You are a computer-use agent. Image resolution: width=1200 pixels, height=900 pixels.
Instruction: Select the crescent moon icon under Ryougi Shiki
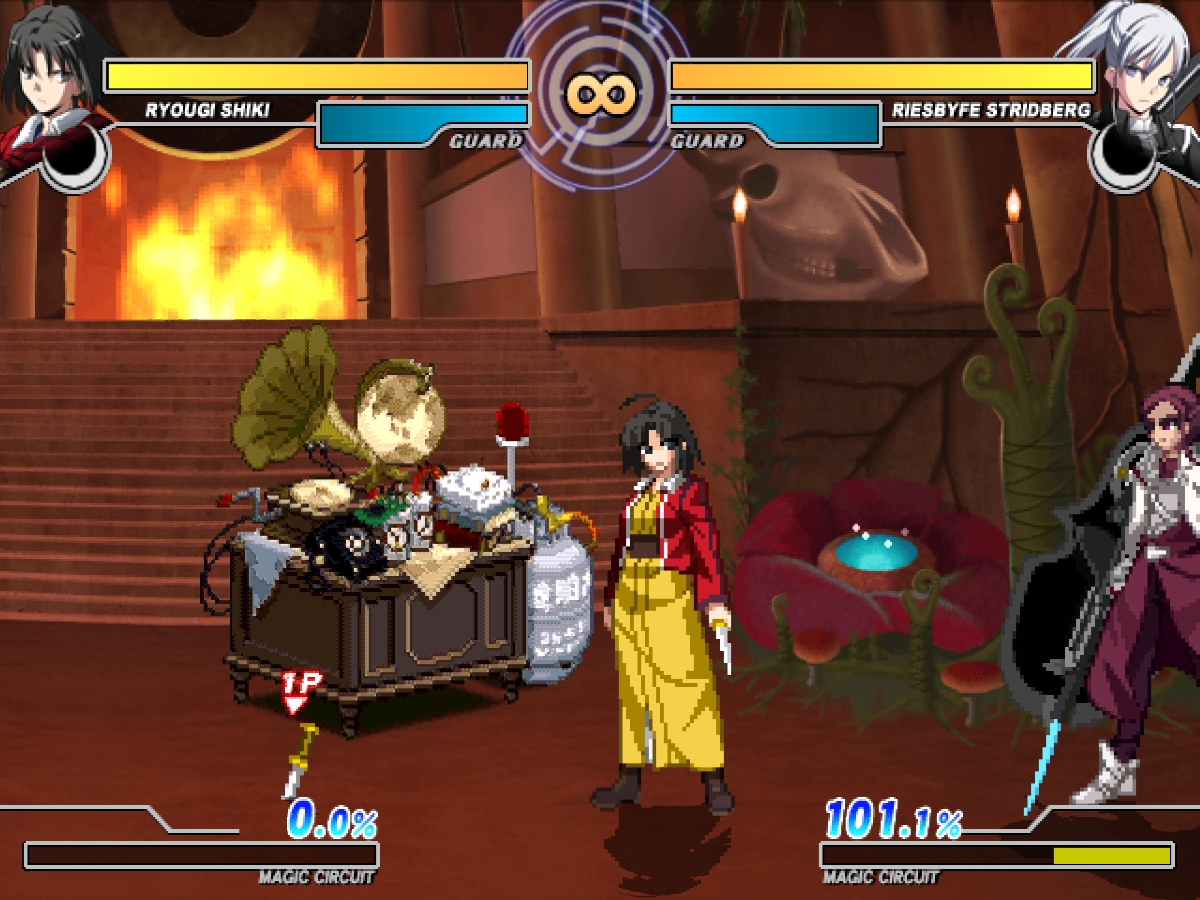point(75,160)
